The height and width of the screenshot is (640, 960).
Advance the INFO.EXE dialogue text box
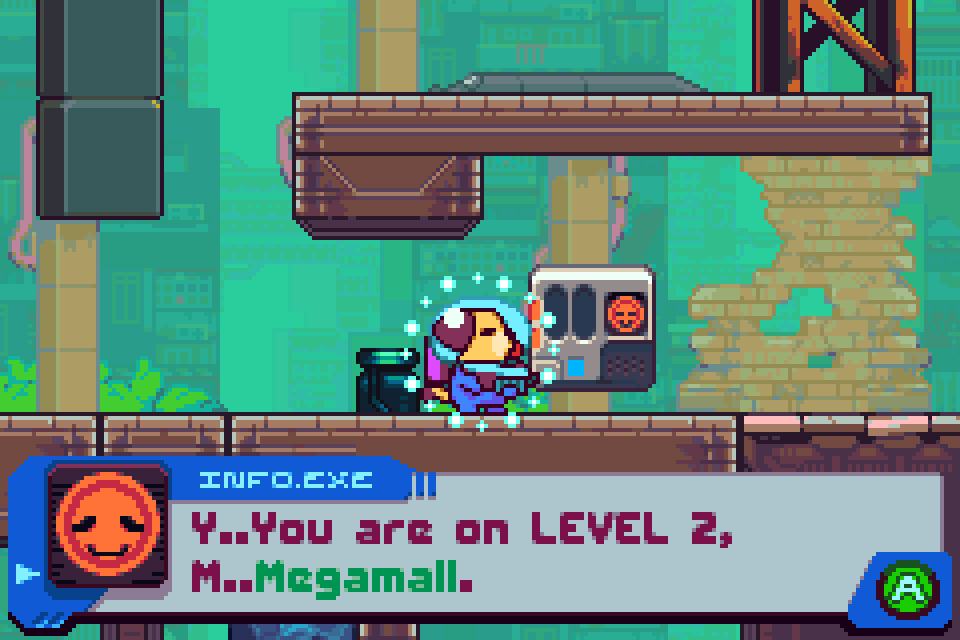pyautogui.click(x=906, y=589)
